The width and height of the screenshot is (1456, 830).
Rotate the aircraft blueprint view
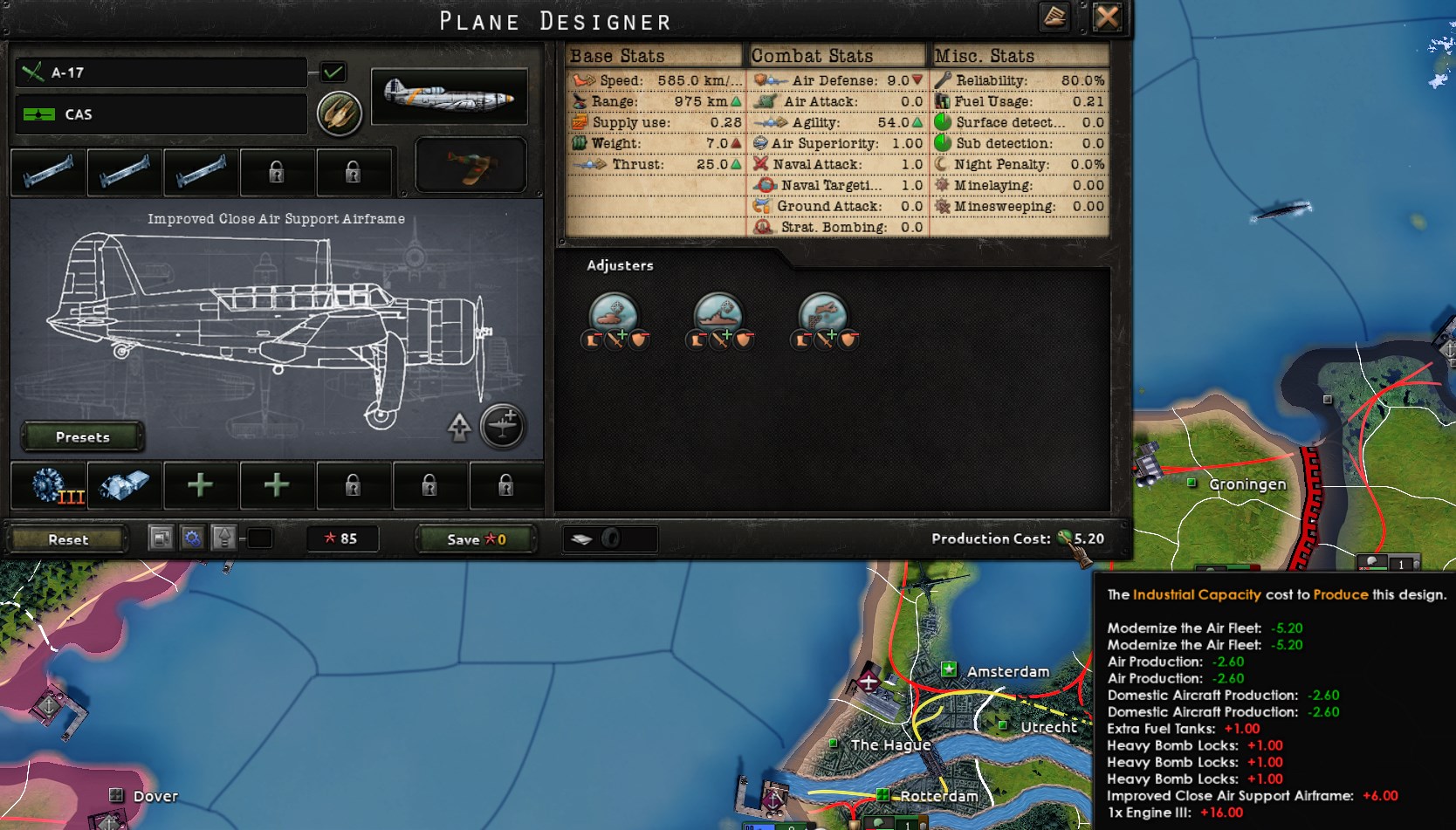click(x=503, y=427)
